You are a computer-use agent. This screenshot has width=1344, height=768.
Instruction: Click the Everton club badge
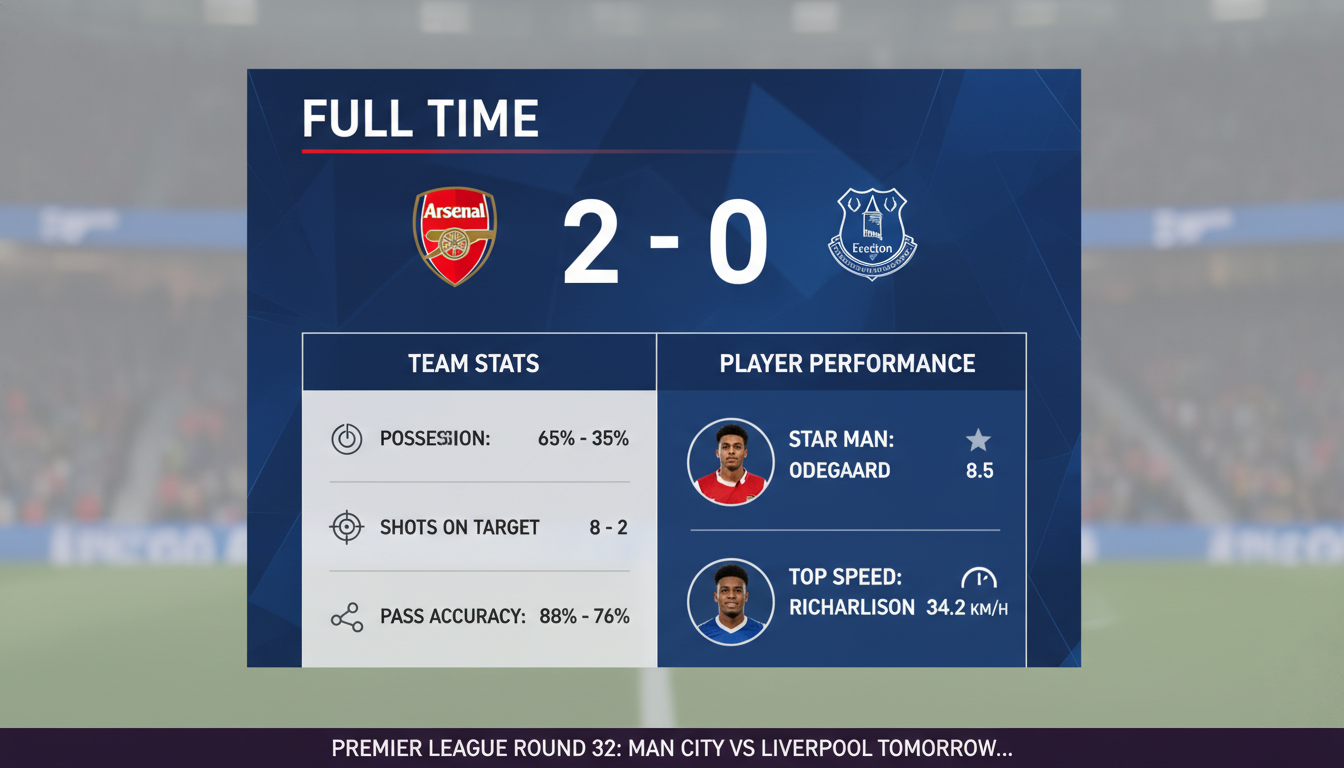pyautogui.click(x=872, y=237)
